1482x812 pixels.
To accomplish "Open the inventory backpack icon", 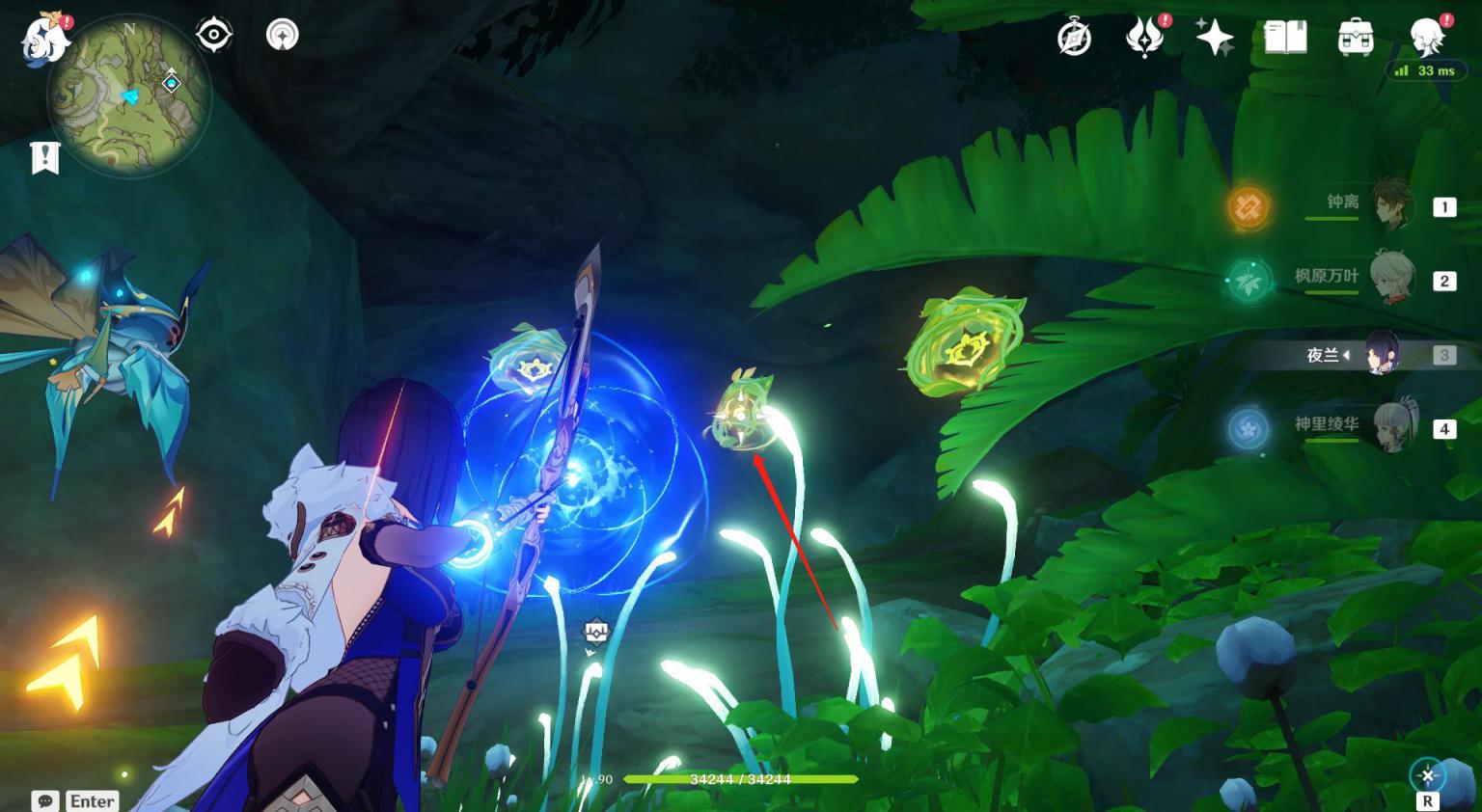I will (x=1356, y=38).
